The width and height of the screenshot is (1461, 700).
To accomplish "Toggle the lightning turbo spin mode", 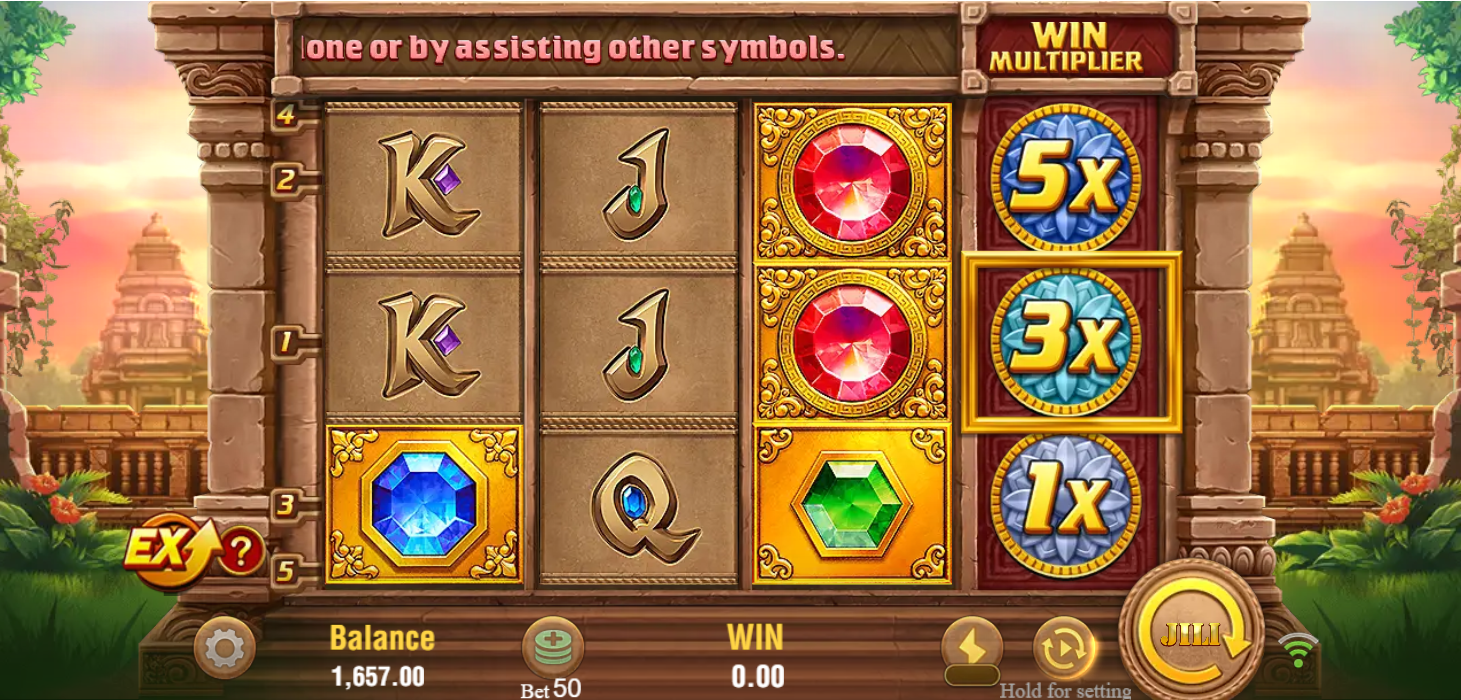I will [x=971, y=647].
